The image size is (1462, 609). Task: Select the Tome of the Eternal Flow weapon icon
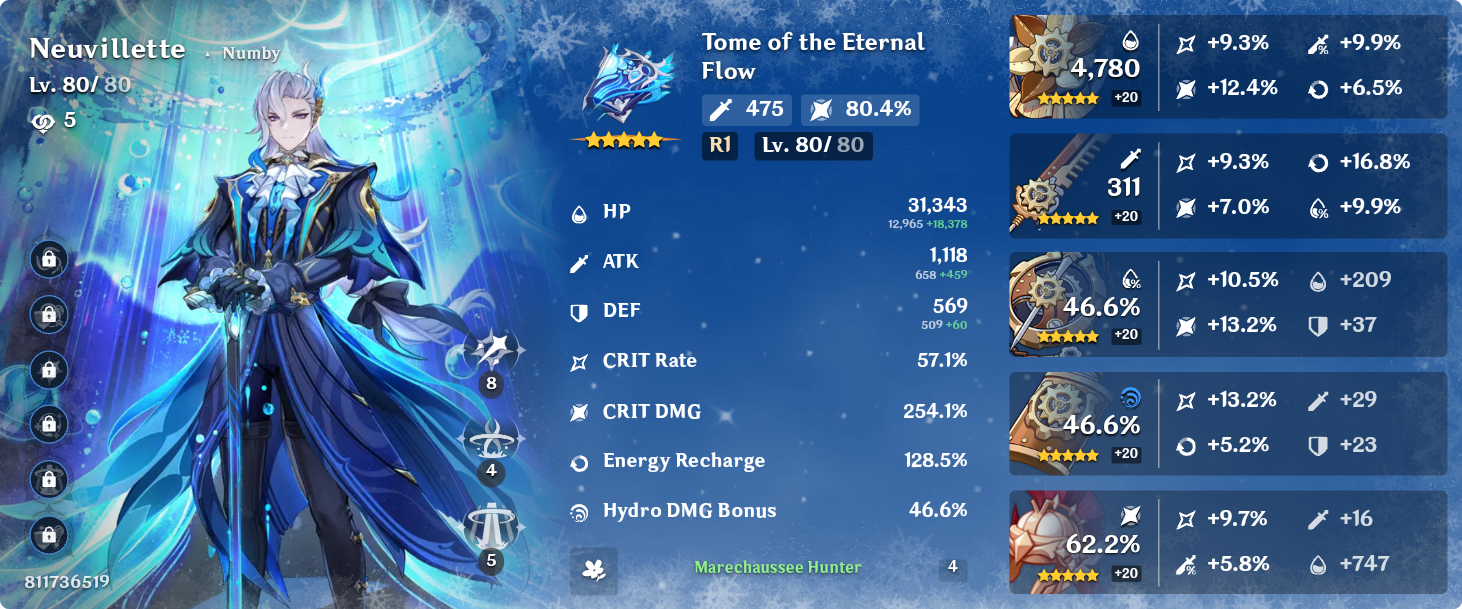(x=625, y=92)
